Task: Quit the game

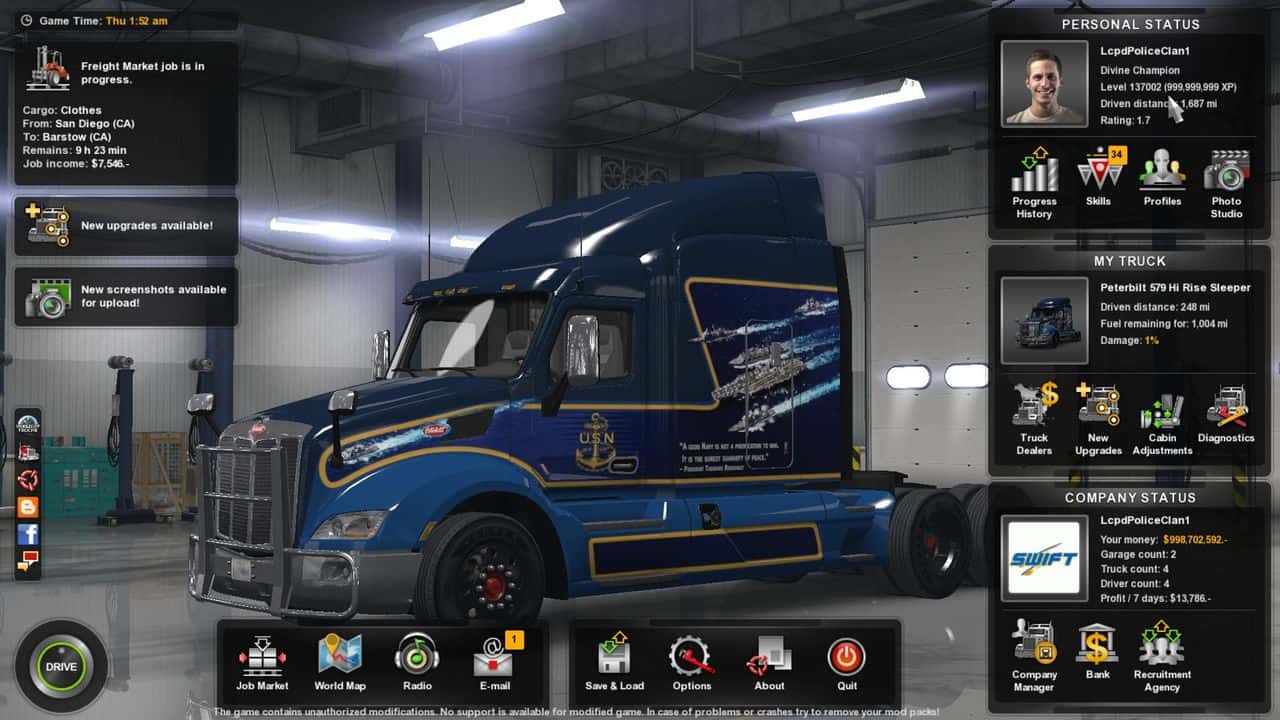Action: point(847,662)
